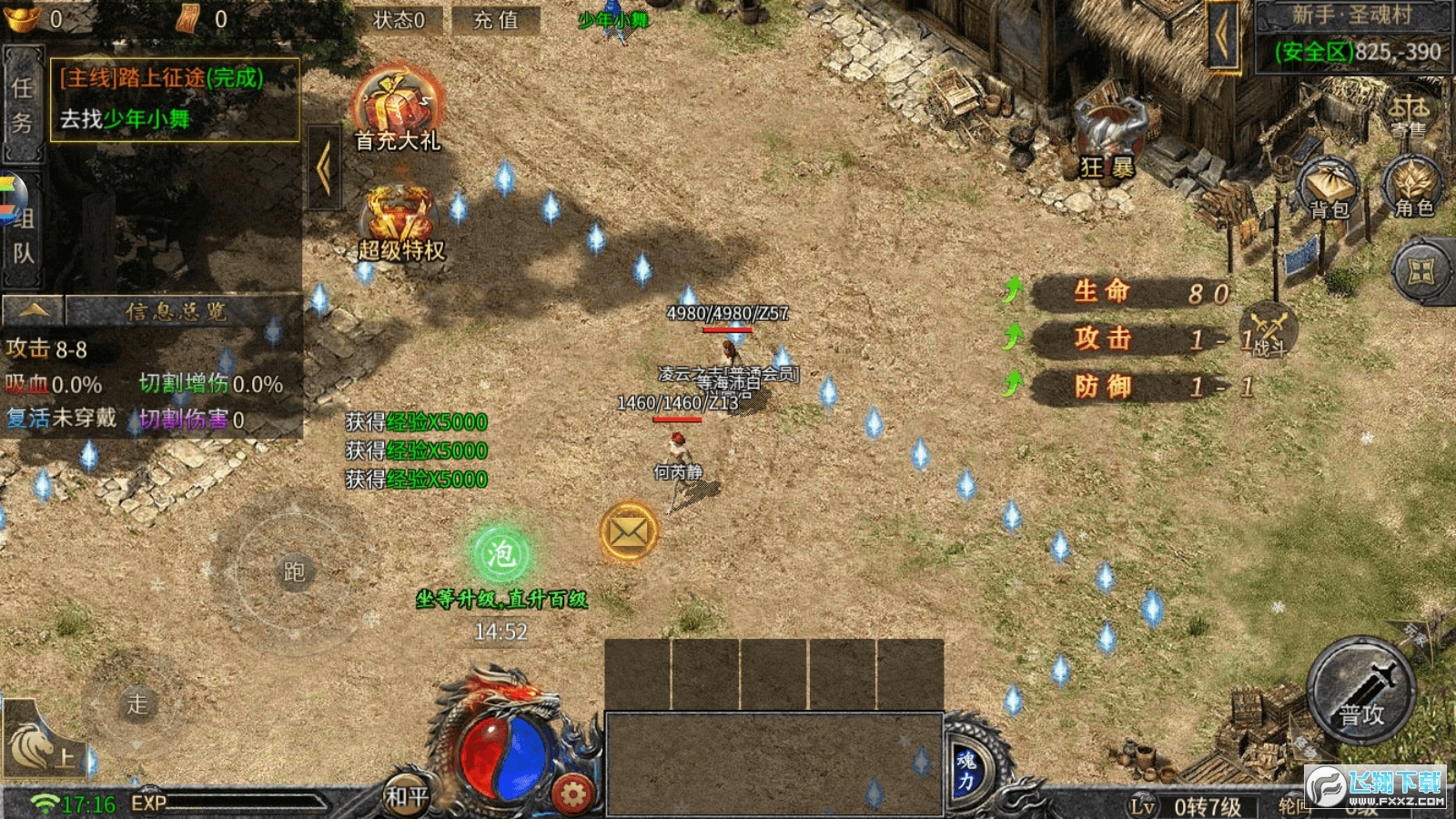Switch to the 组队 team tab
Viewport: 1456px width, 819px height.
coord(23,233)
